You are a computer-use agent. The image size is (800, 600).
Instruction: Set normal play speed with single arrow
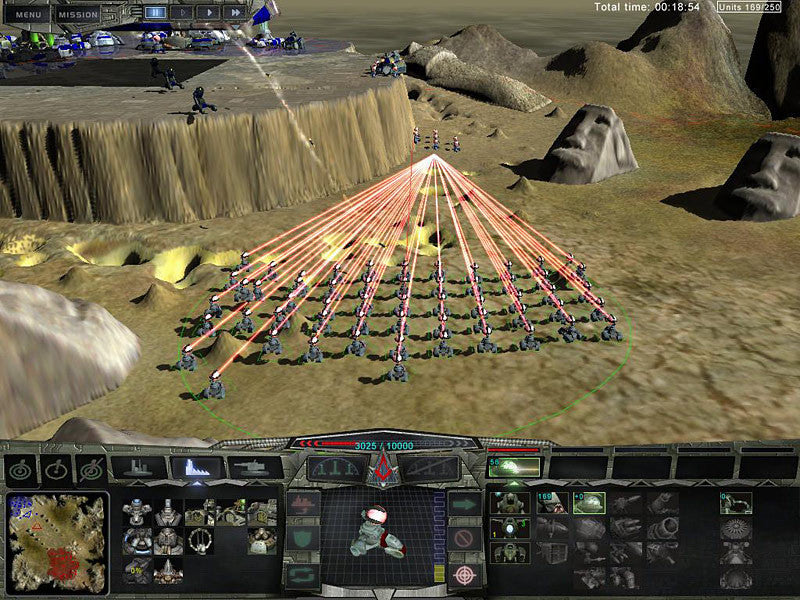point(208,12)
